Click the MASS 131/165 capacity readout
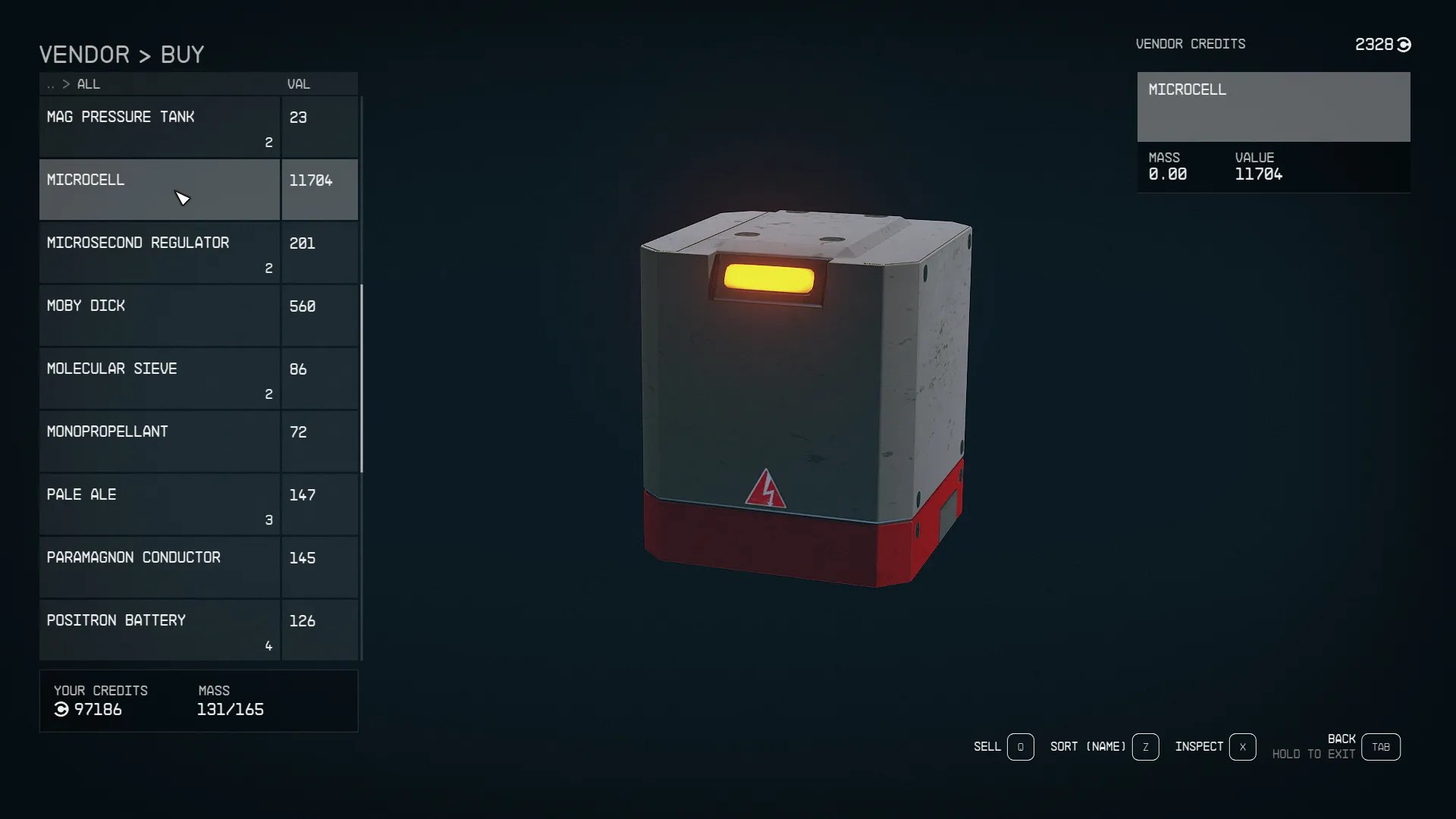Screen dimensions: 1456x819 (x=231, y=710)
